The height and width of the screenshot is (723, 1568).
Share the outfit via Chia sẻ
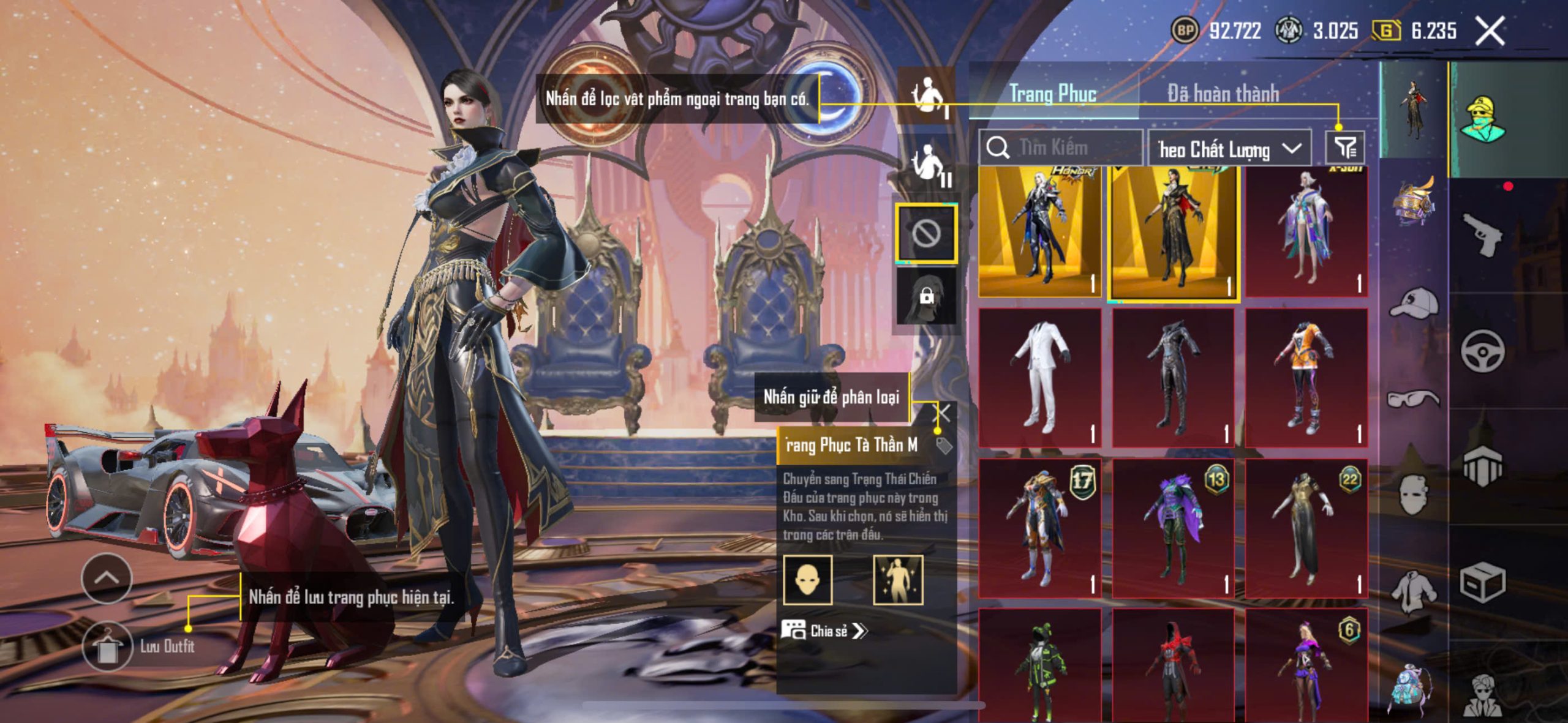point(824,631)
